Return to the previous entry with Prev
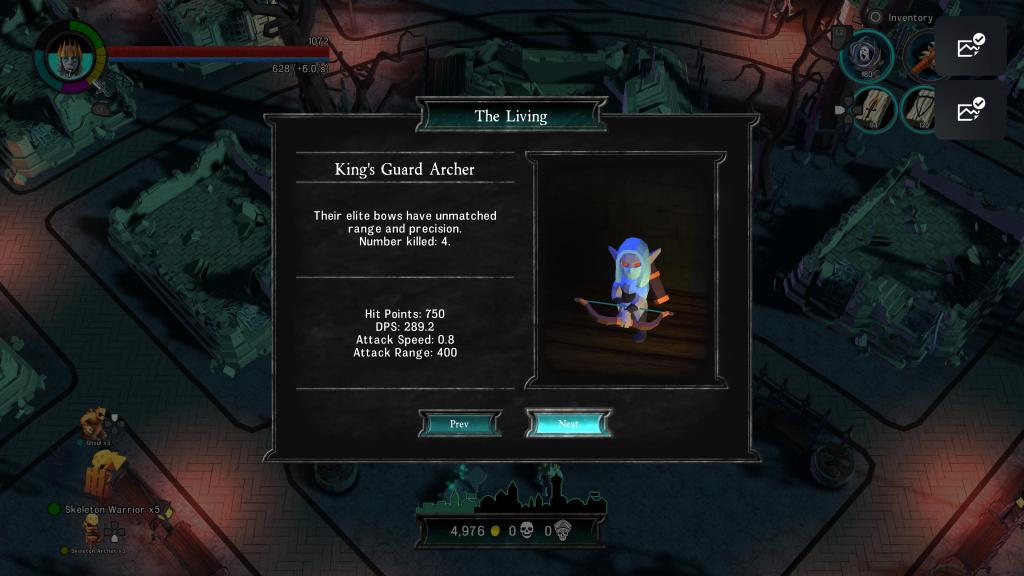 pyautogui.click(x=459, y=424)
